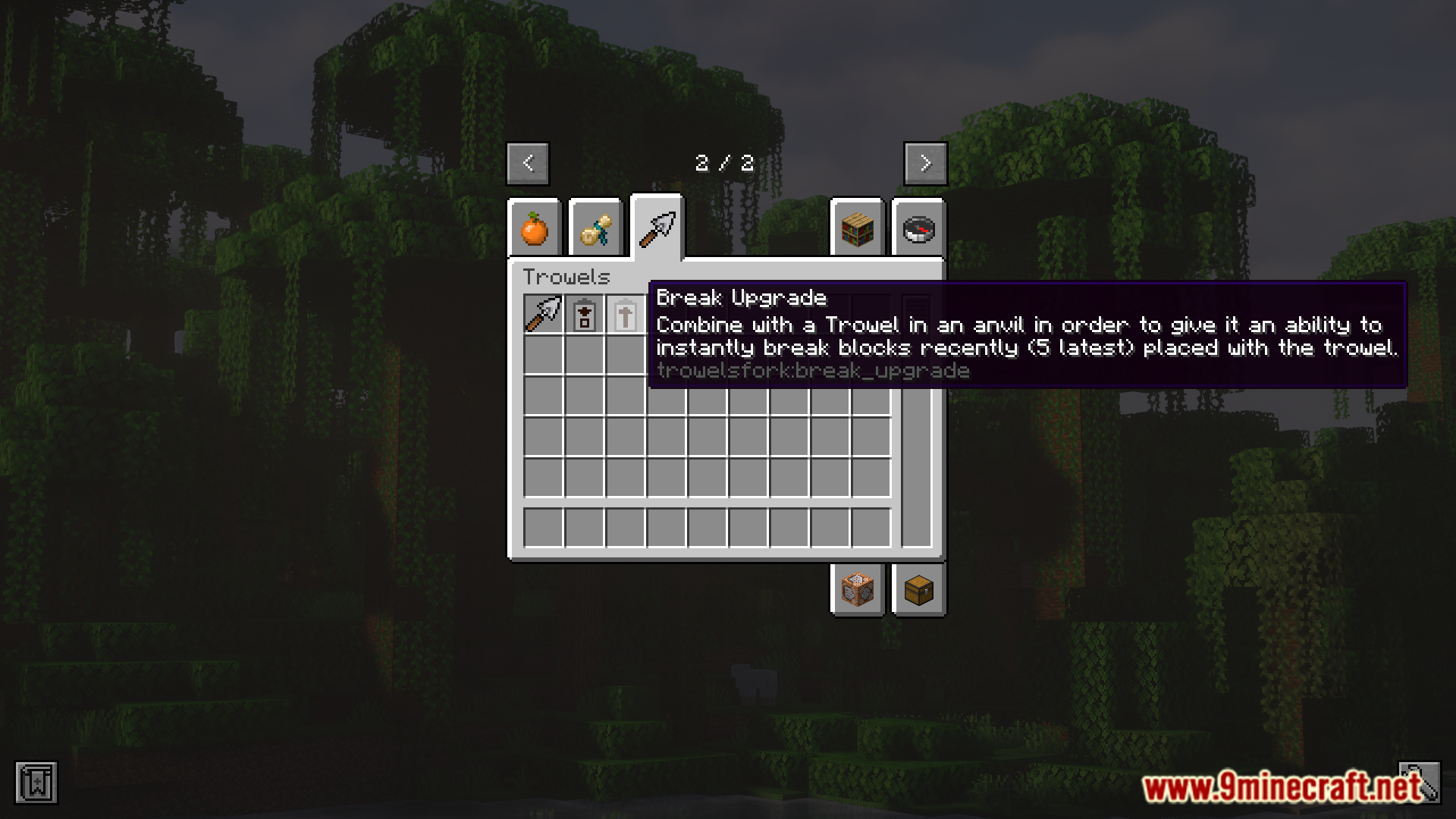Select the Break Upgrade item slot
1456x819 pixels.
(x=585, y=314)
